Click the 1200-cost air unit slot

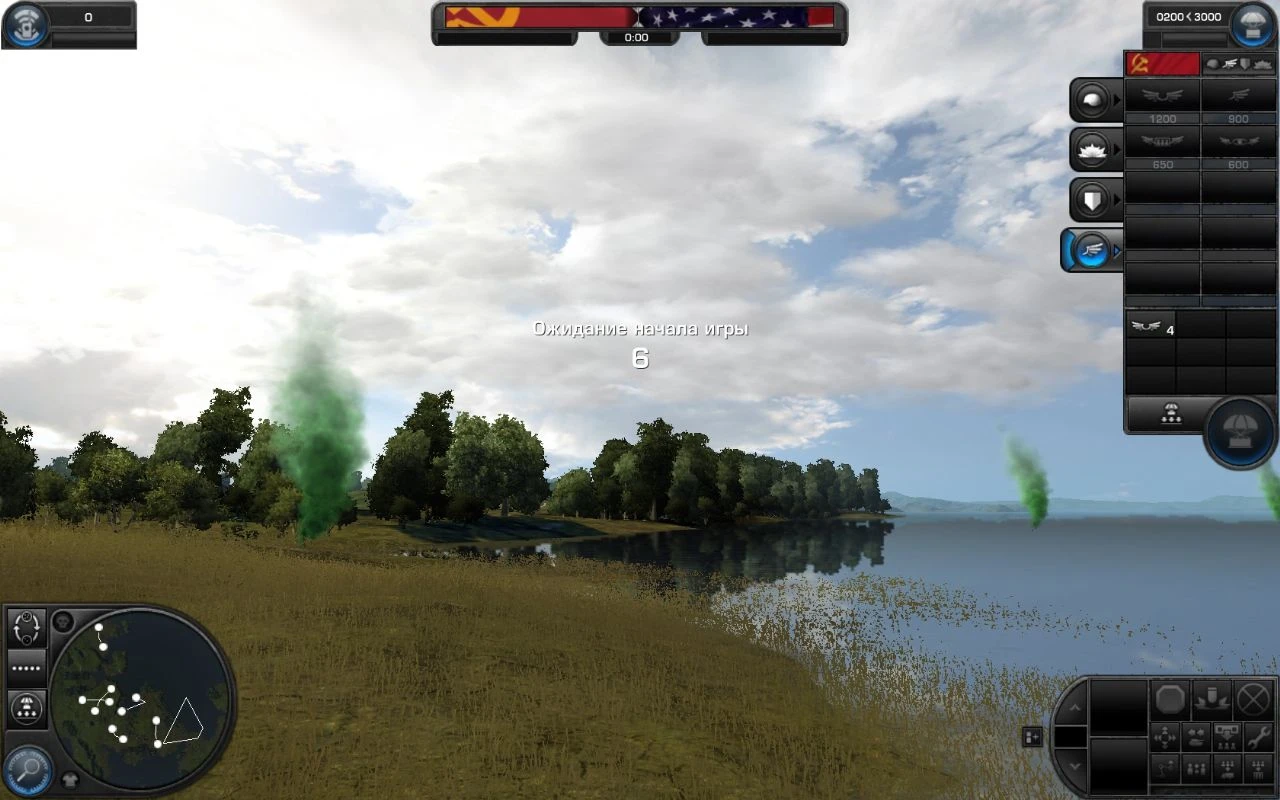pos(1163,97)
